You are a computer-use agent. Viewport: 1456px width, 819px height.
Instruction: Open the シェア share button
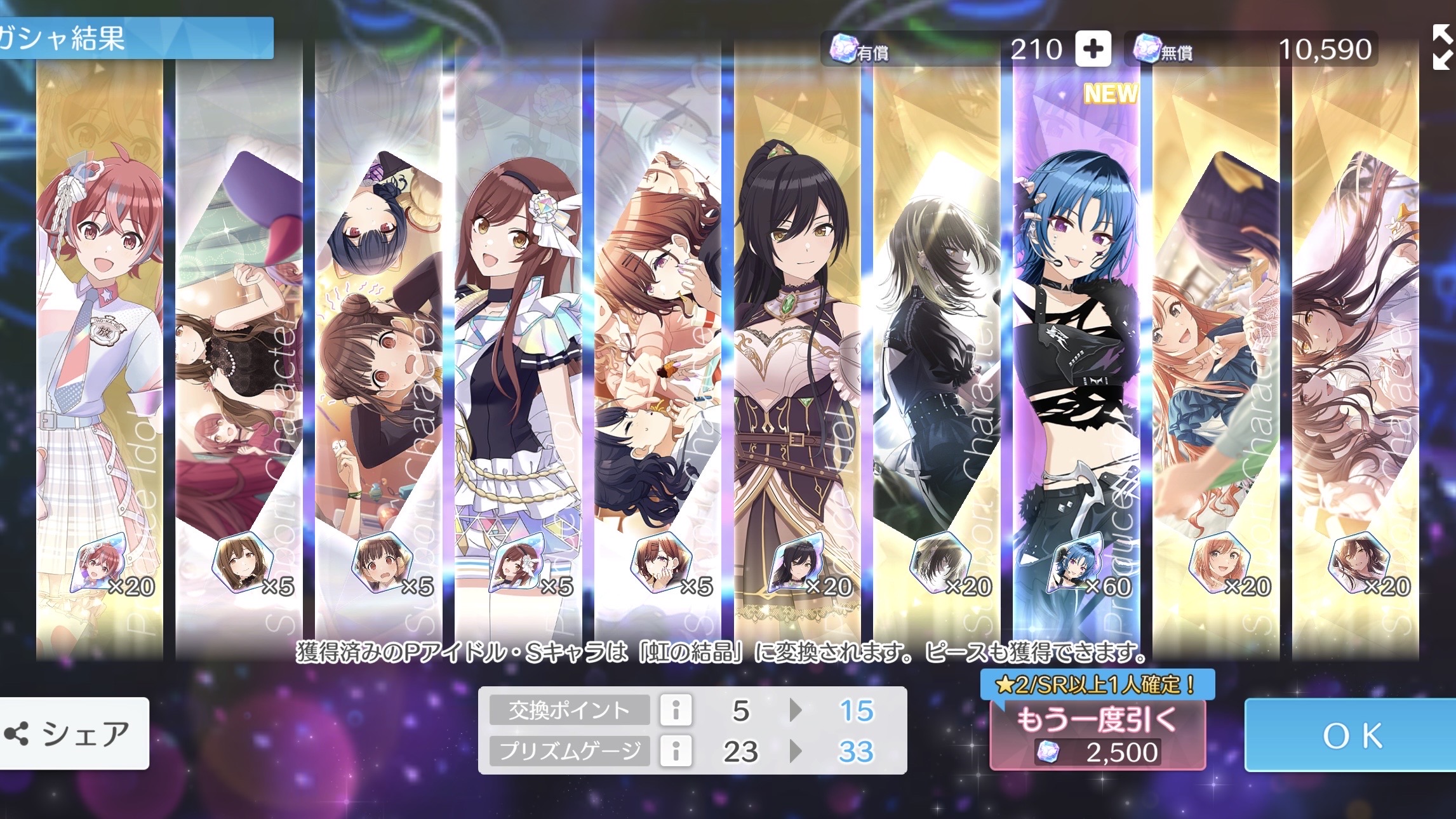tap(74, 734)
